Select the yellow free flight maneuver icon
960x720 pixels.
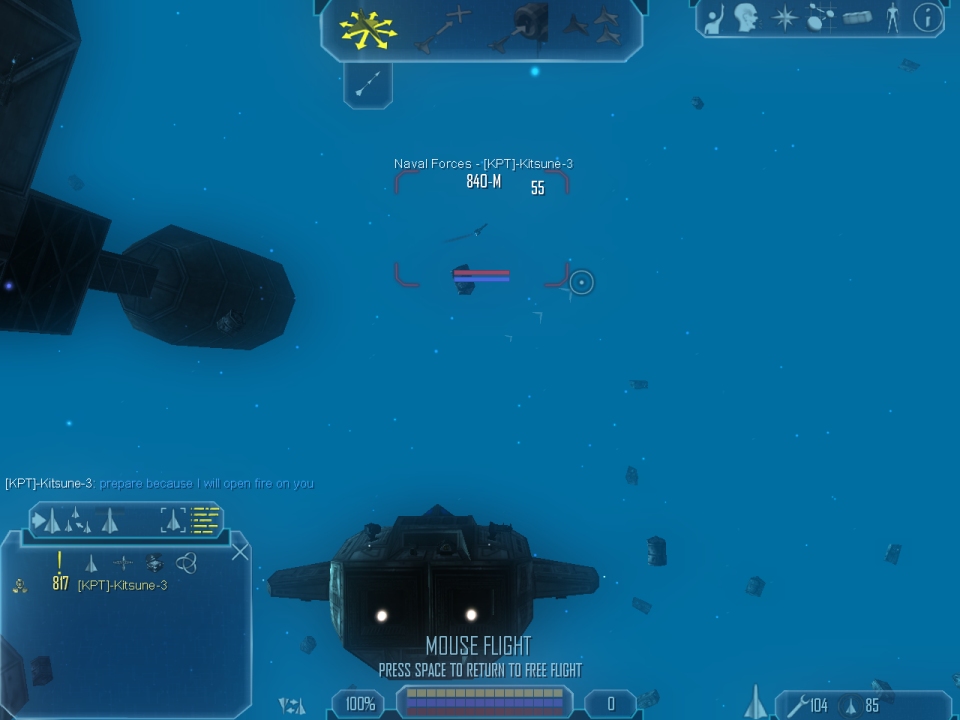pyautogui.click(x=368, y=29)
